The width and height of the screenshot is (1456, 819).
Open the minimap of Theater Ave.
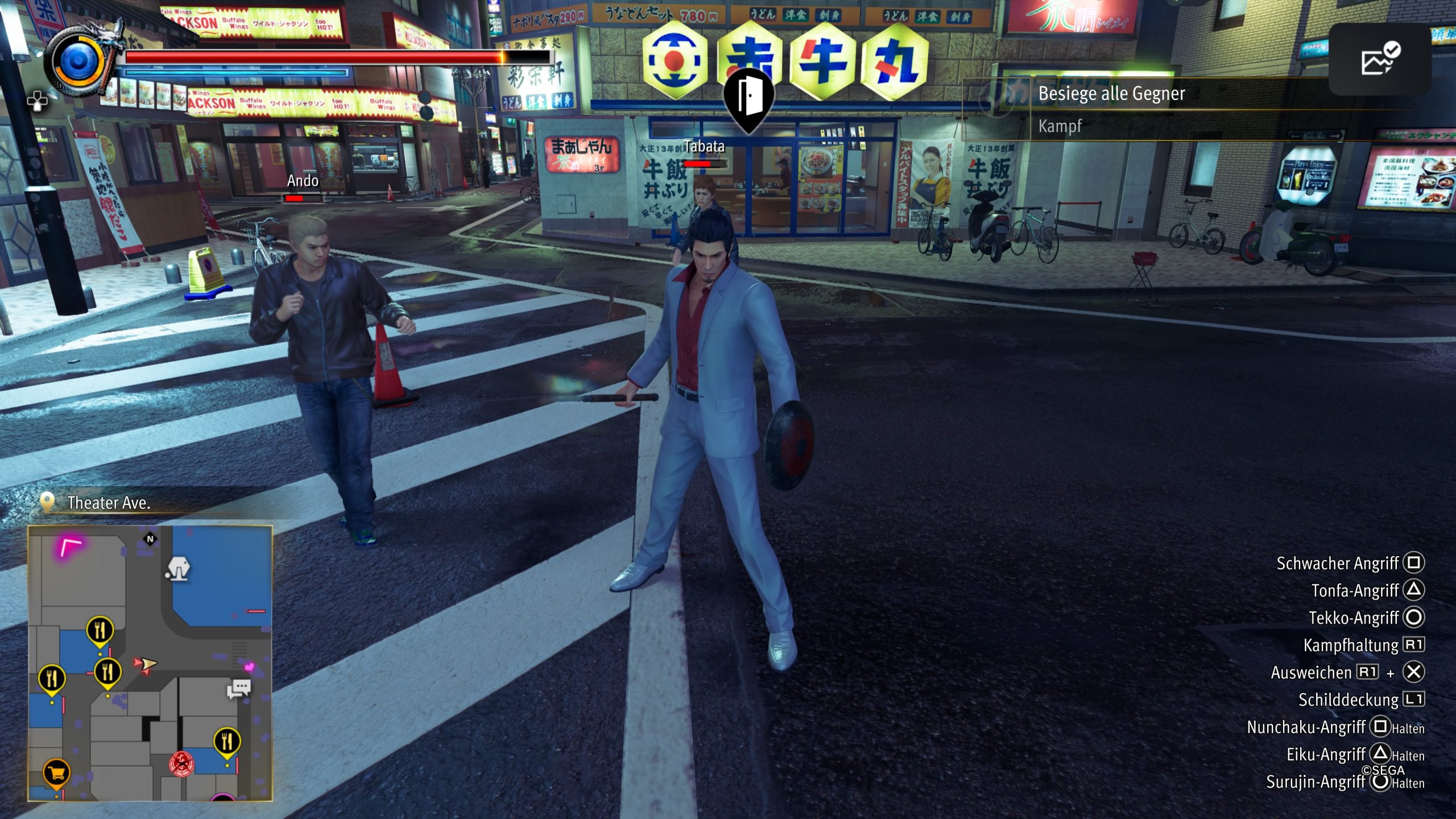pos(150,663)
